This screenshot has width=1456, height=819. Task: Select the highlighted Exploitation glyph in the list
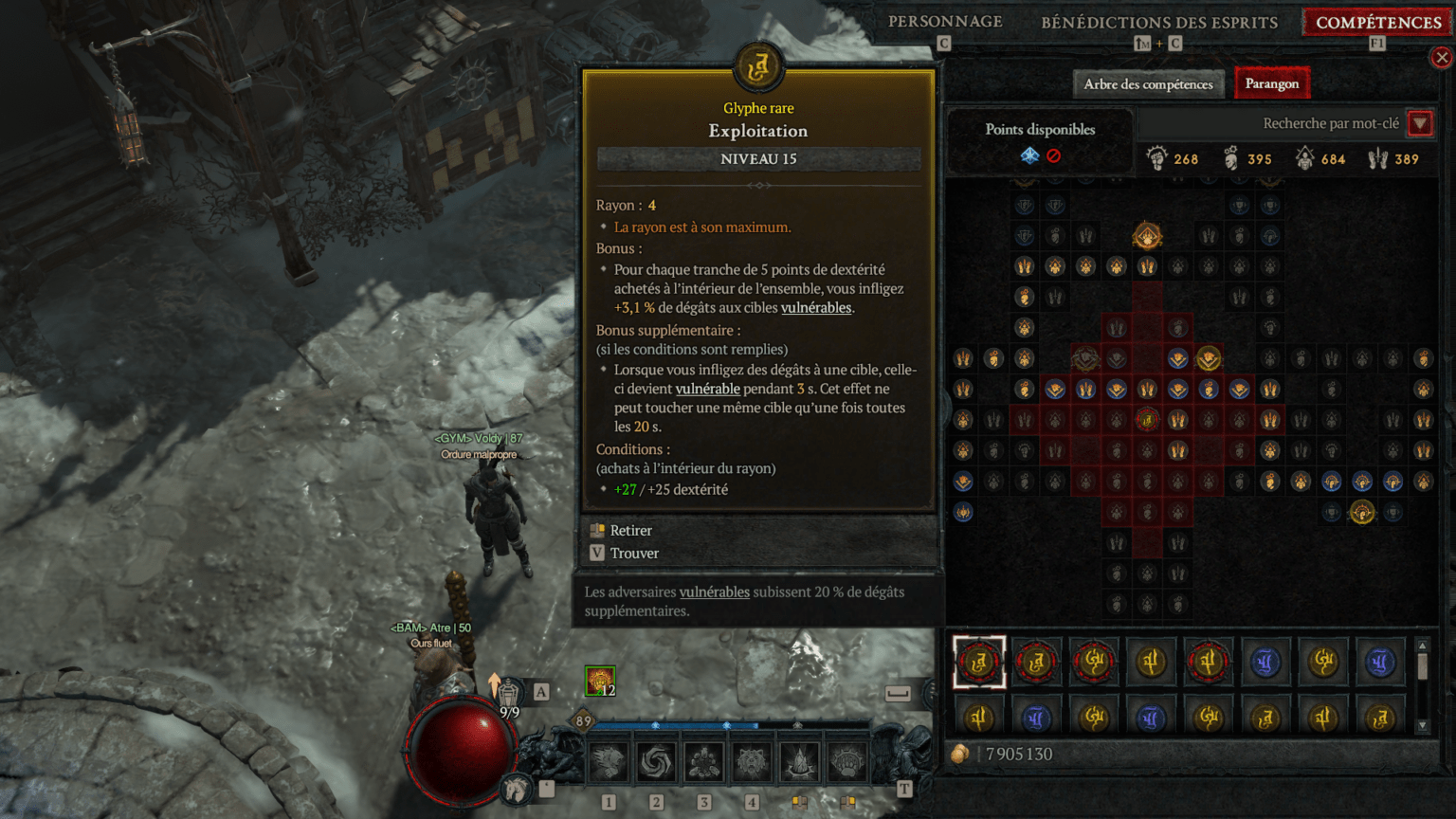pyautogui.click(x=978, y=662)
